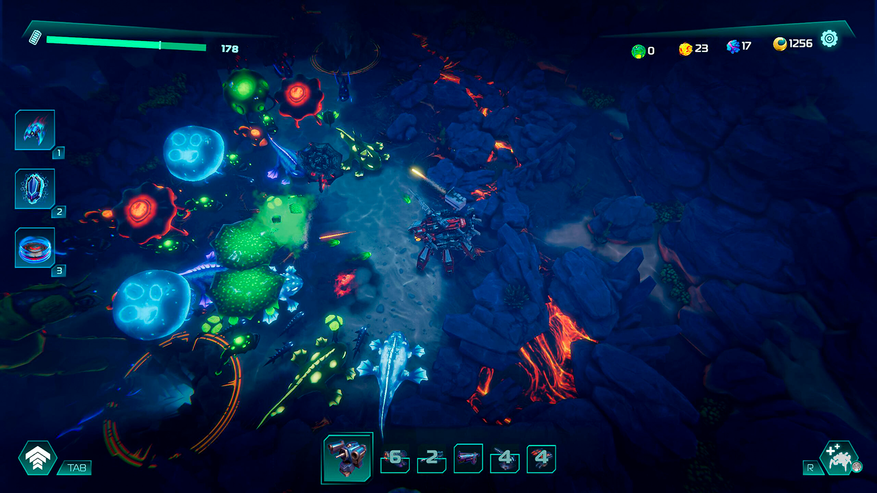Select the highlighted cannon turret weapon
This screenshot has height=493, width=877.
[x=347, y=458]
